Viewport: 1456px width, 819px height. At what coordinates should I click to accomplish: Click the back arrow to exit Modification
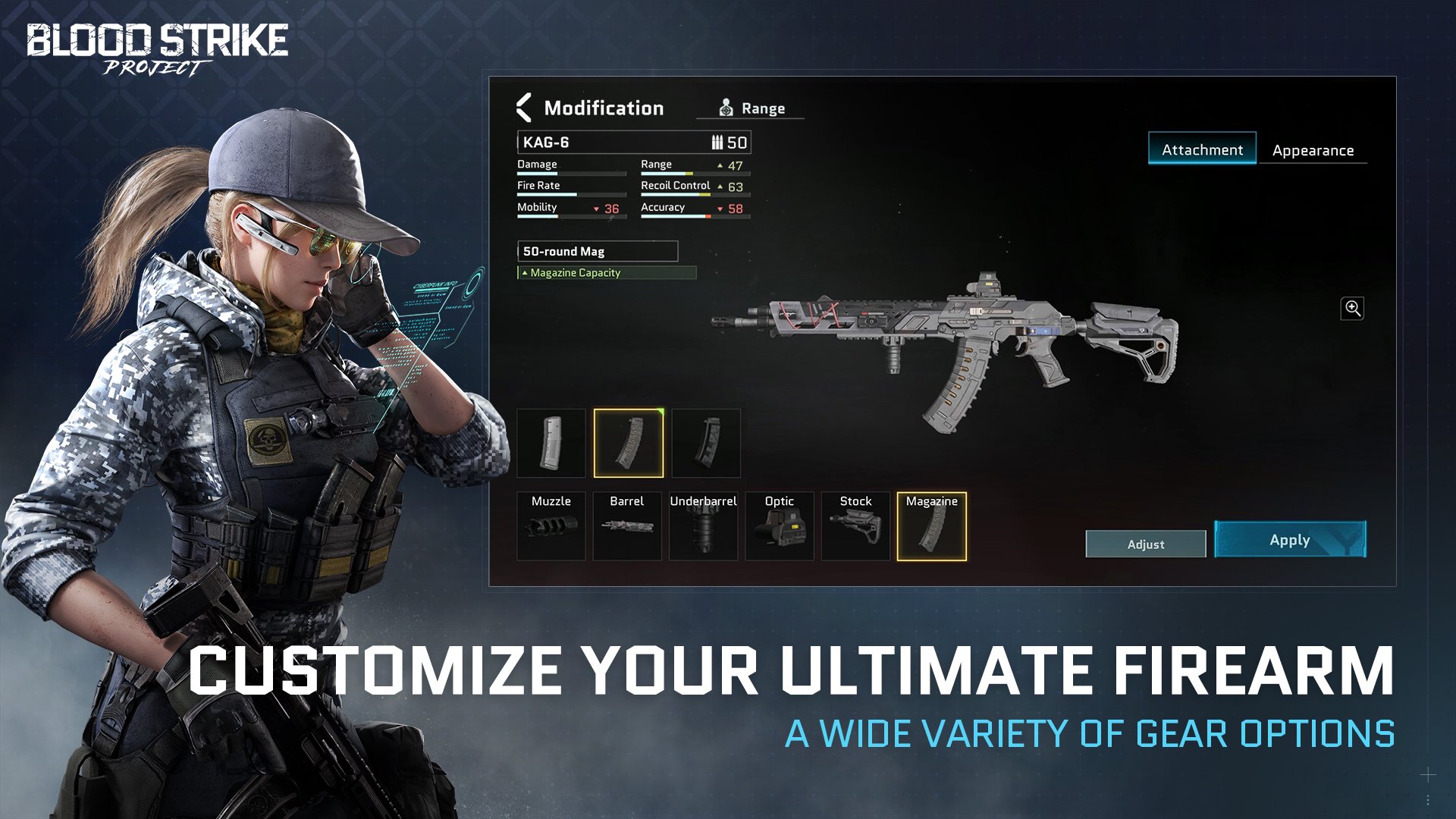tap(523, 108)
